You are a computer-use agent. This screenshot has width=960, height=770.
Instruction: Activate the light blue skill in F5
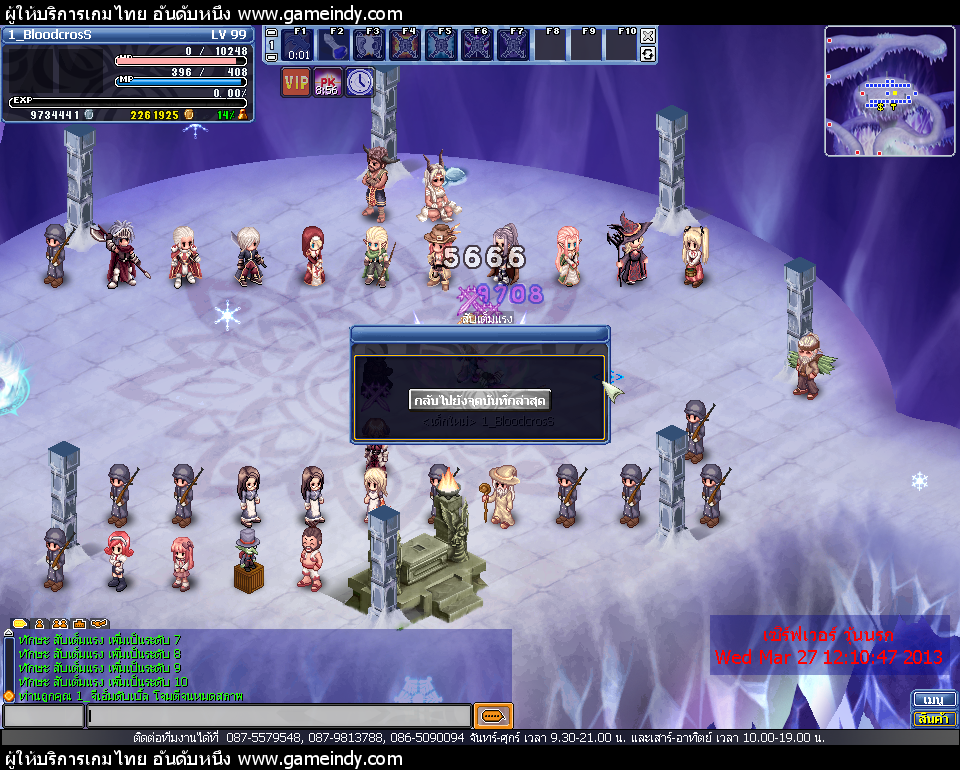[x=441, y=46]
